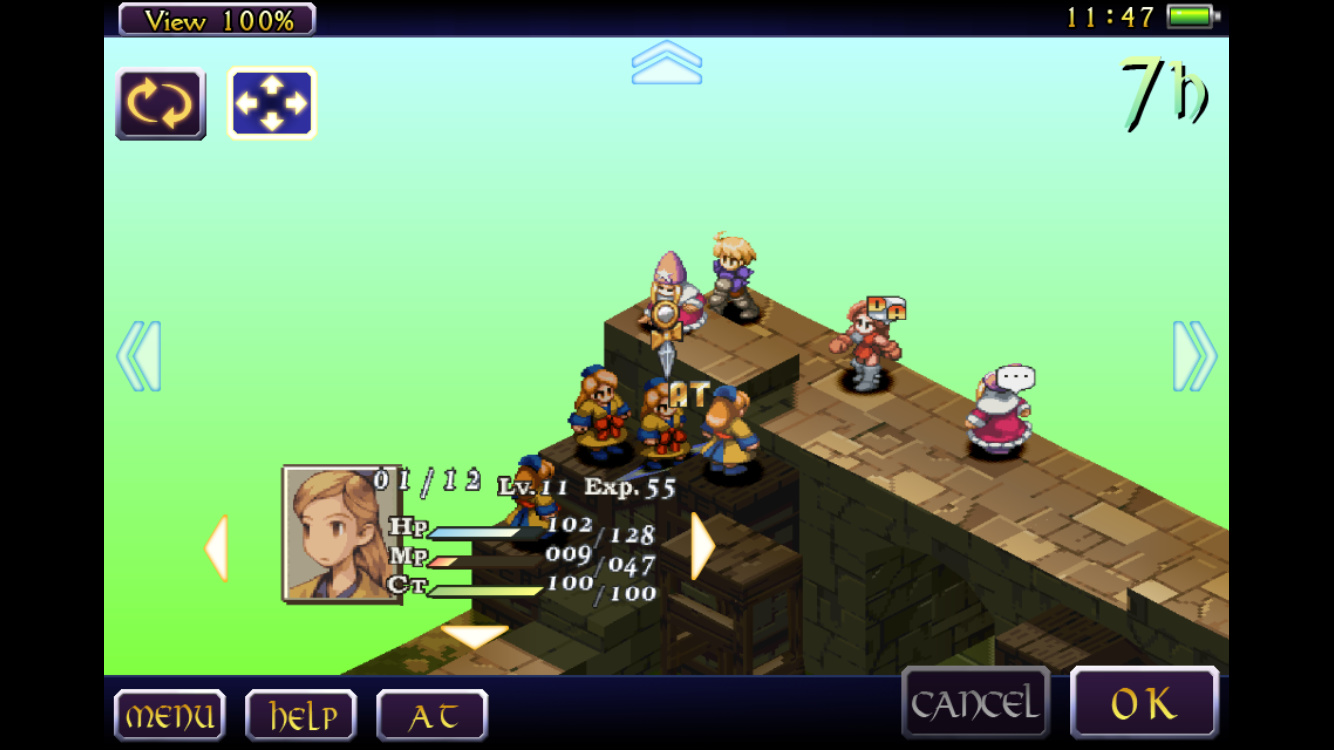Show the AT turn order list
Image resolution: width=1334 pixels, height=750 pixels.
[432, 715]
